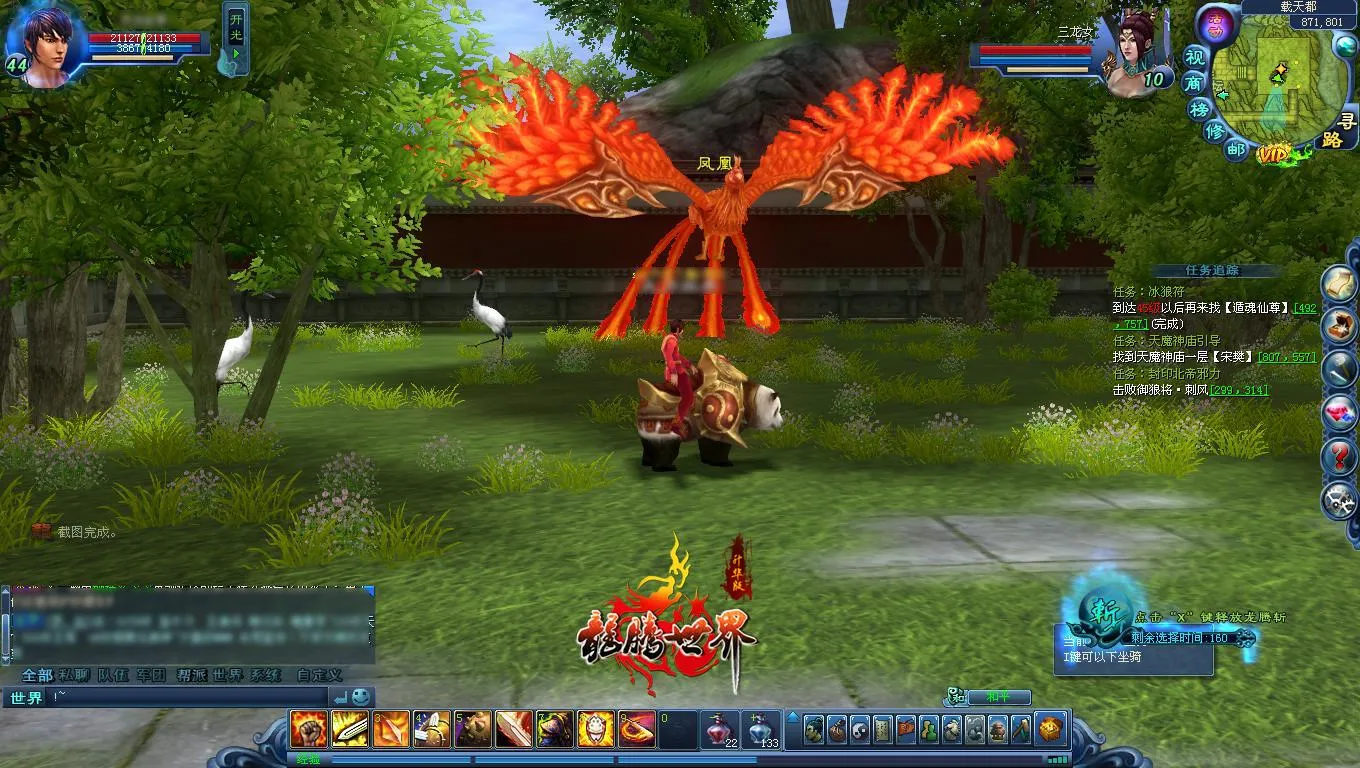Use the red health potion slot
The height and width of the screenshot is (768, 1360).
tap(719, 730)
